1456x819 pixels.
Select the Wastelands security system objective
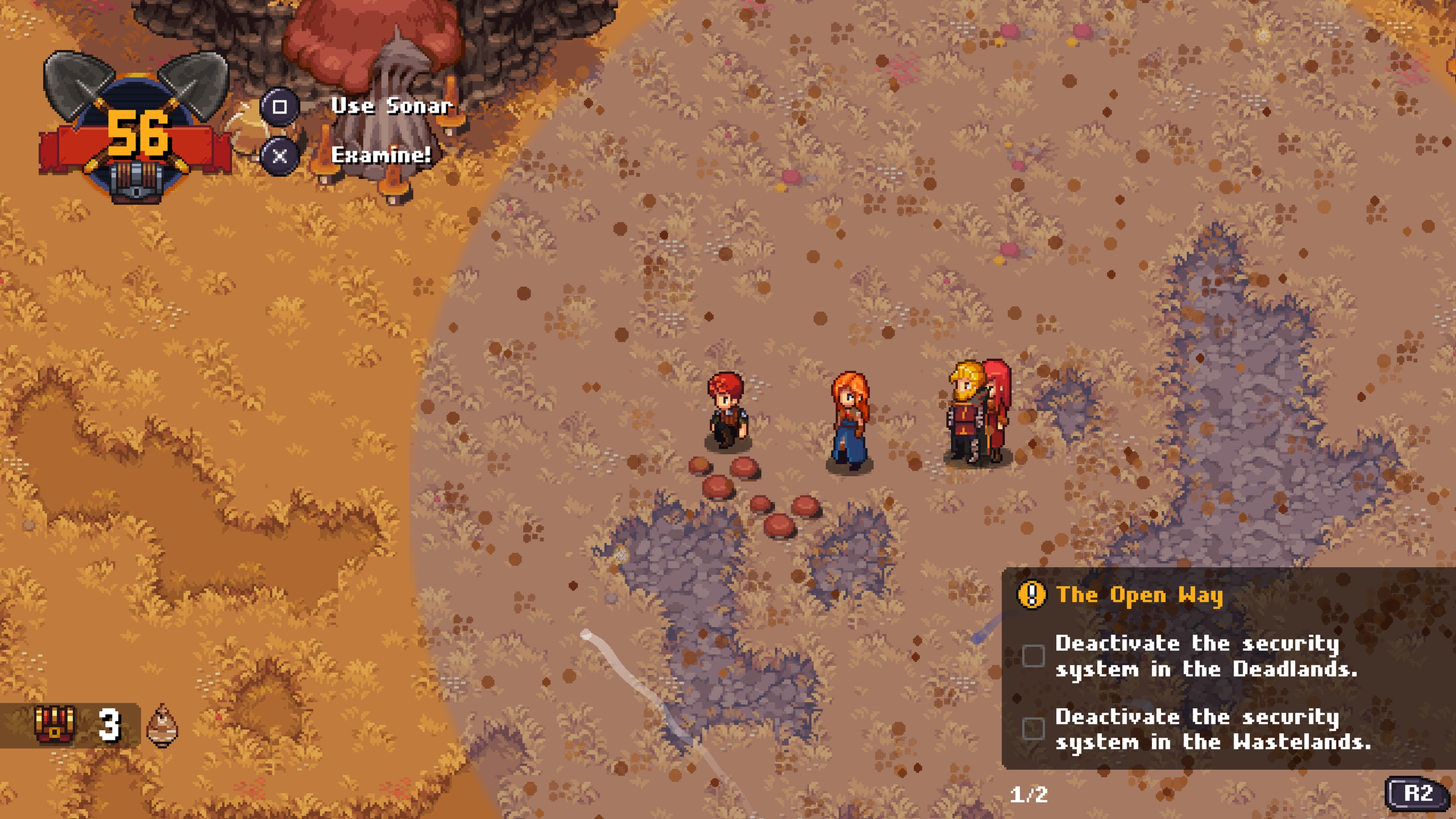click(x=1212, y=729)
